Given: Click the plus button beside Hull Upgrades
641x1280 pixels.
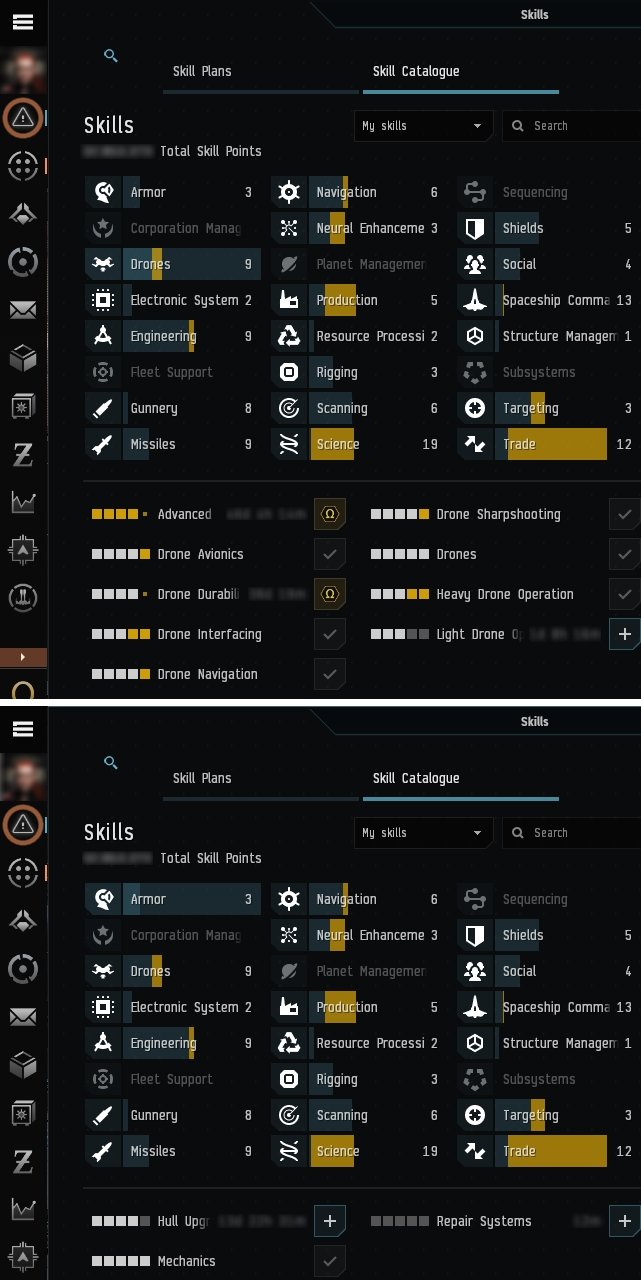Looking at the screenshot, I should (x=331, y=1221).
